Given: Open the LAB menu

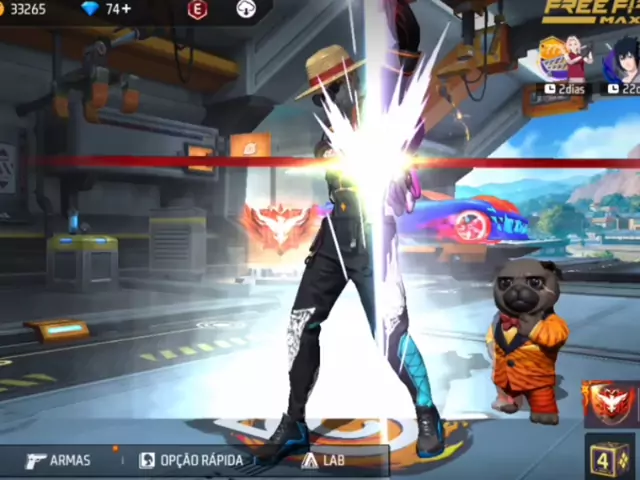Looking at the screenshot, I should [323, 460].
